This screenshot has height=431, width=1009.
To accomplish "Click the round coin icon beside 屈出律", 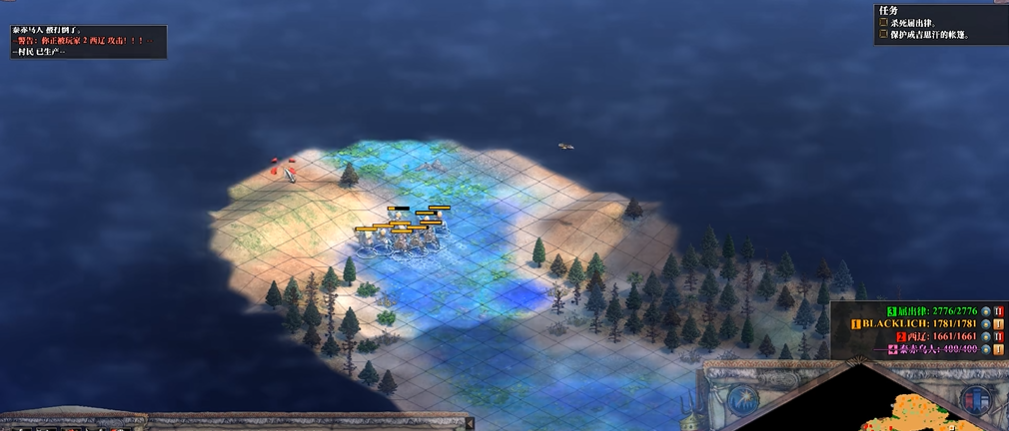I will tap(985, 311).
